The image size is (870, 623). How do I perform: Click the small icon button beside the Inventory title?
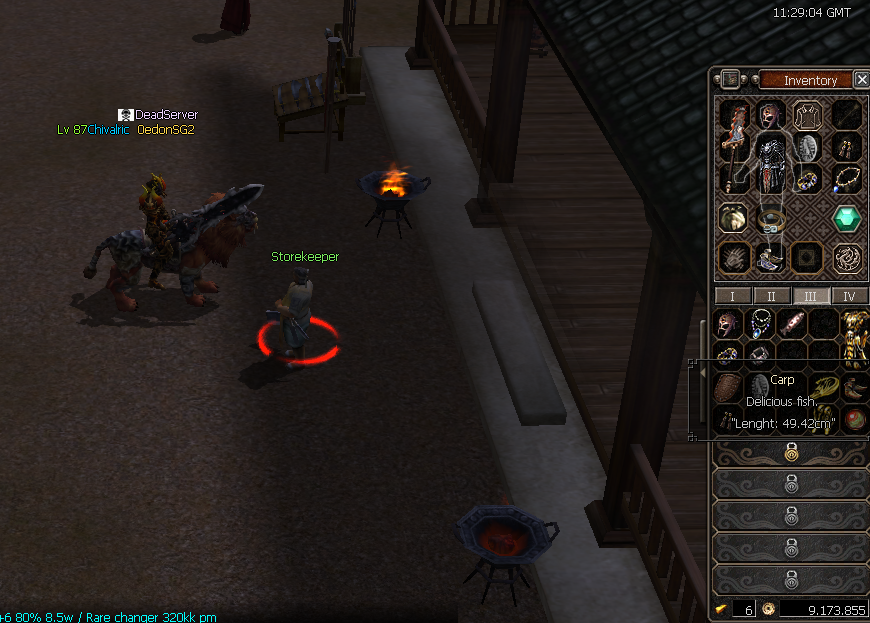(x=730, y=80)
